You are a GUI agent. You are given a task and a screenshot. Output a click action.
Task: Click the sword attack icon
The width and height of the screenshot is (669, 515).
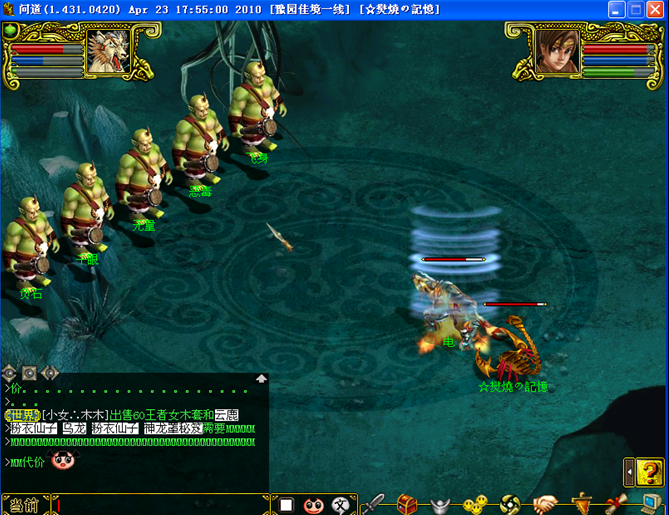(373, 503)
